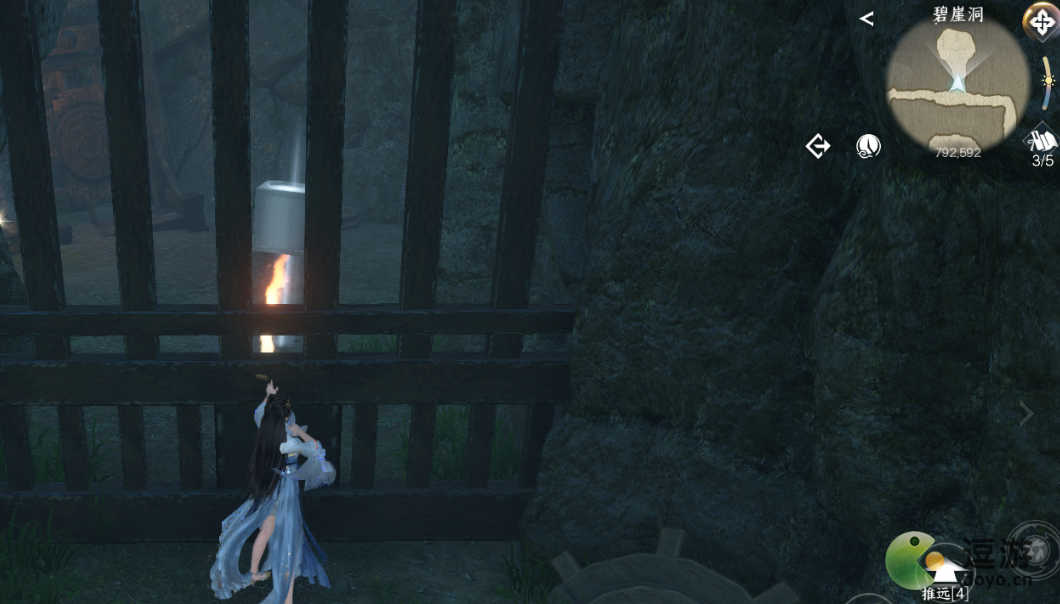This screenshot has height=604, width=1060.
Task: Expand the side panel with right chevron
Action: coord(1026,414)
